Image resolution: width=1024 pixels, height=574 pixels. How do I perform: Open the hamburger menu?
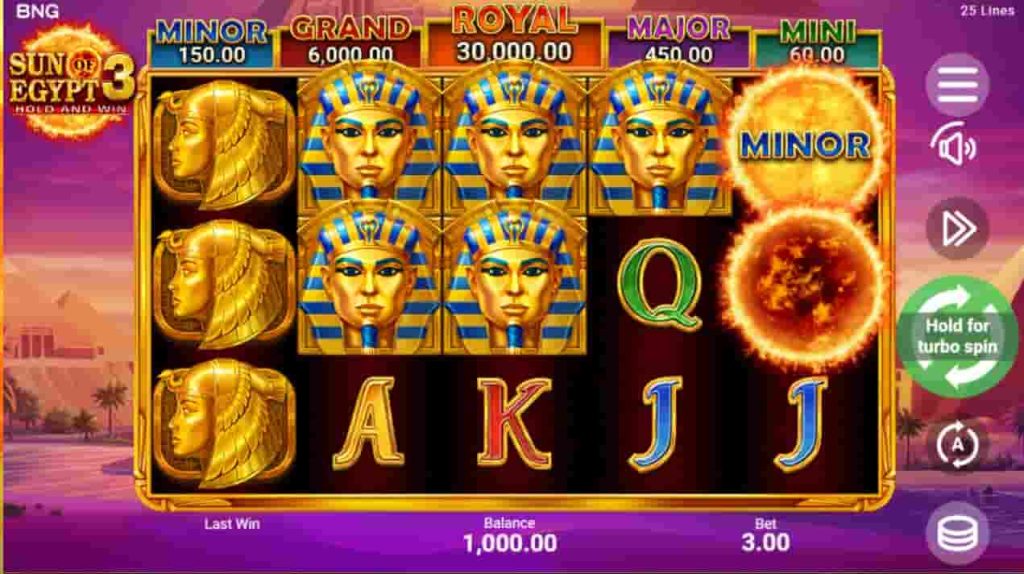pos(957,85)
